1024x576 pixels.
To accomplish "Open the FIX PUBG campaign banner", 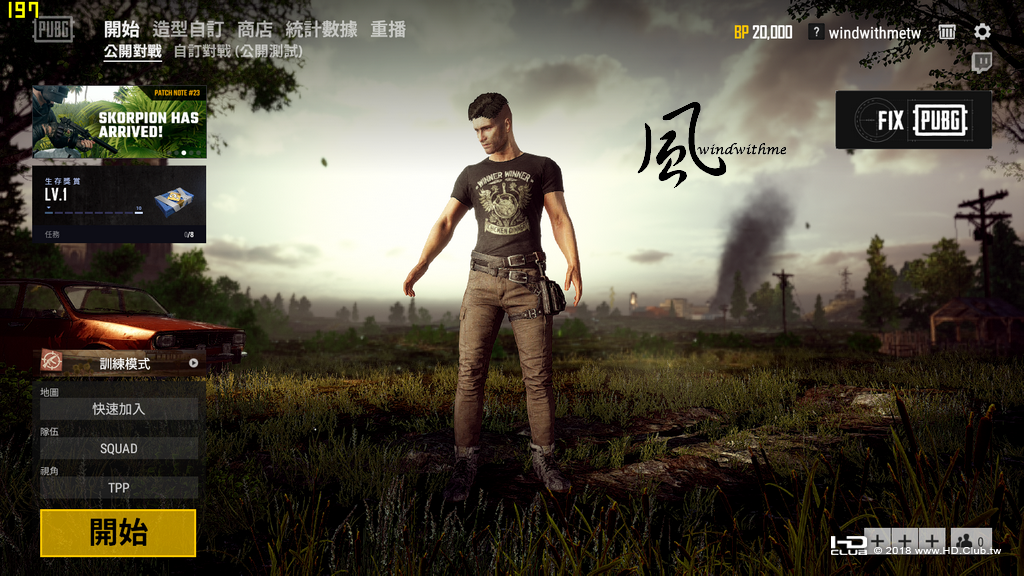I will 913,120.
